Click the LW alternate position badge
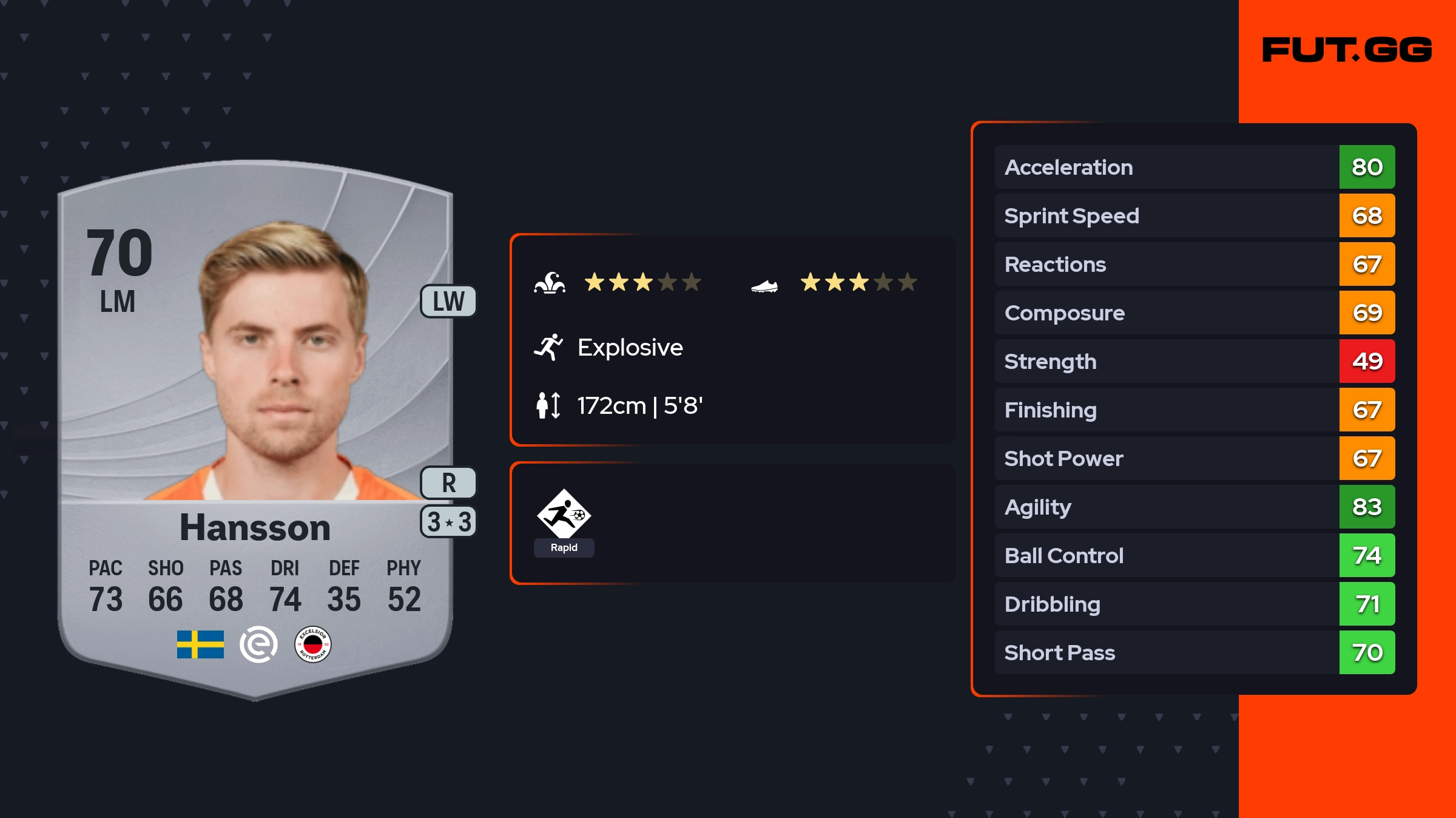 [x=448, y=302]
